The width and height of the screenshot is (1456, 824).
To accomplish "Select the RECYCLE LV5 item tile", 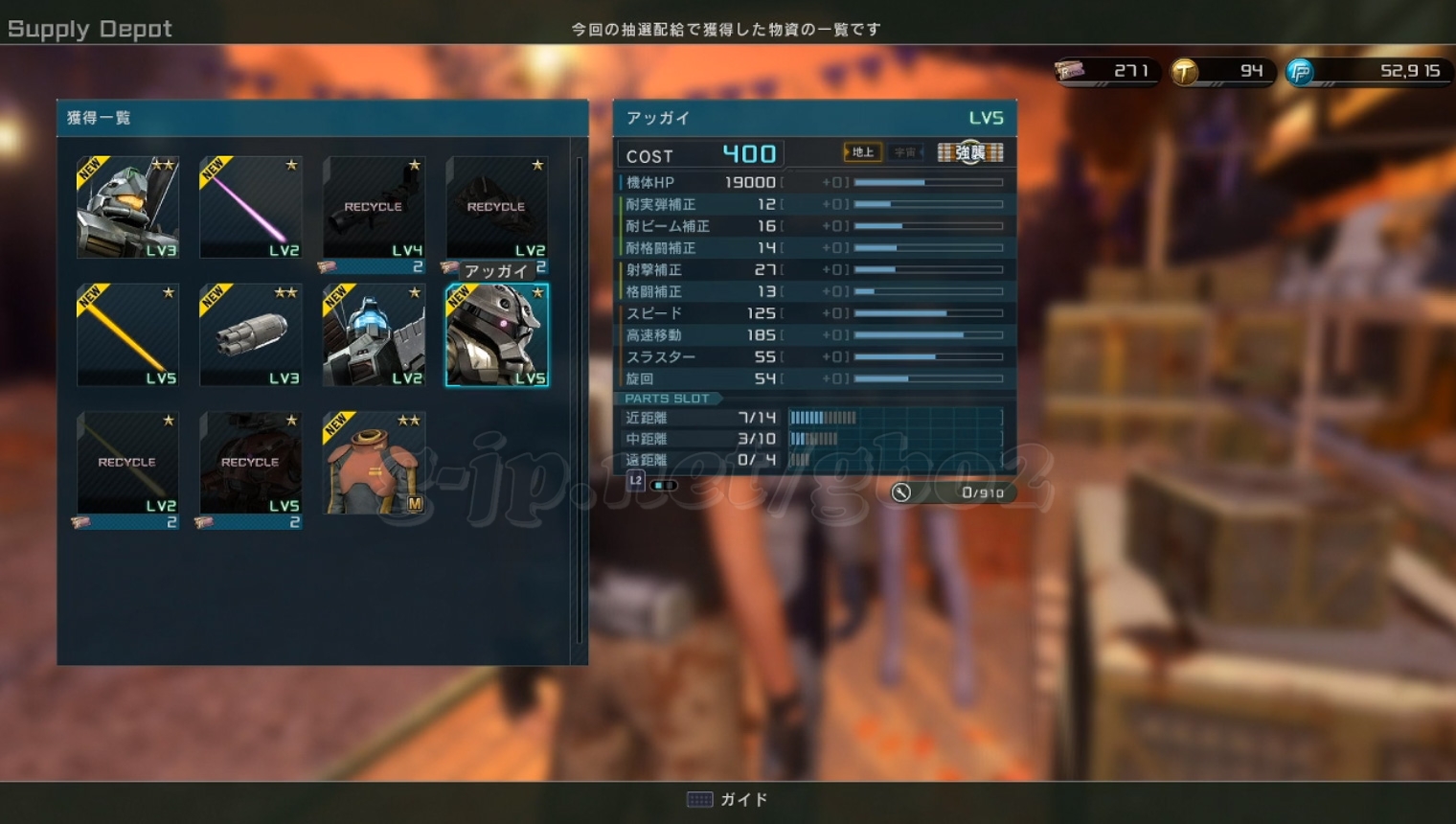I will [x=250, y=463].
